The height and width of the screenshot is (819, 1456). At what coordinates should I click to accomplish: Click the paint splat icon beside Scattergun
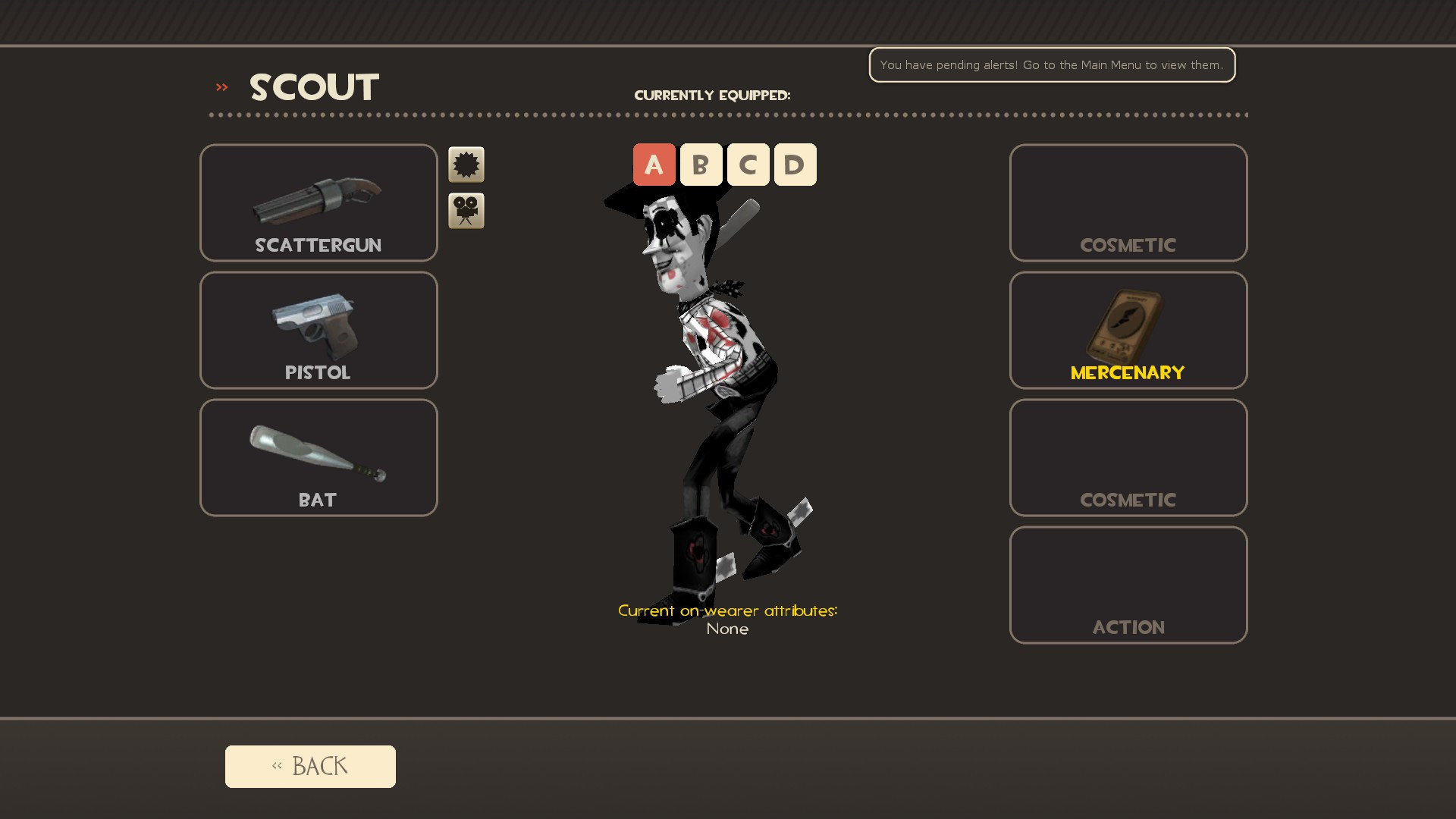466,165
